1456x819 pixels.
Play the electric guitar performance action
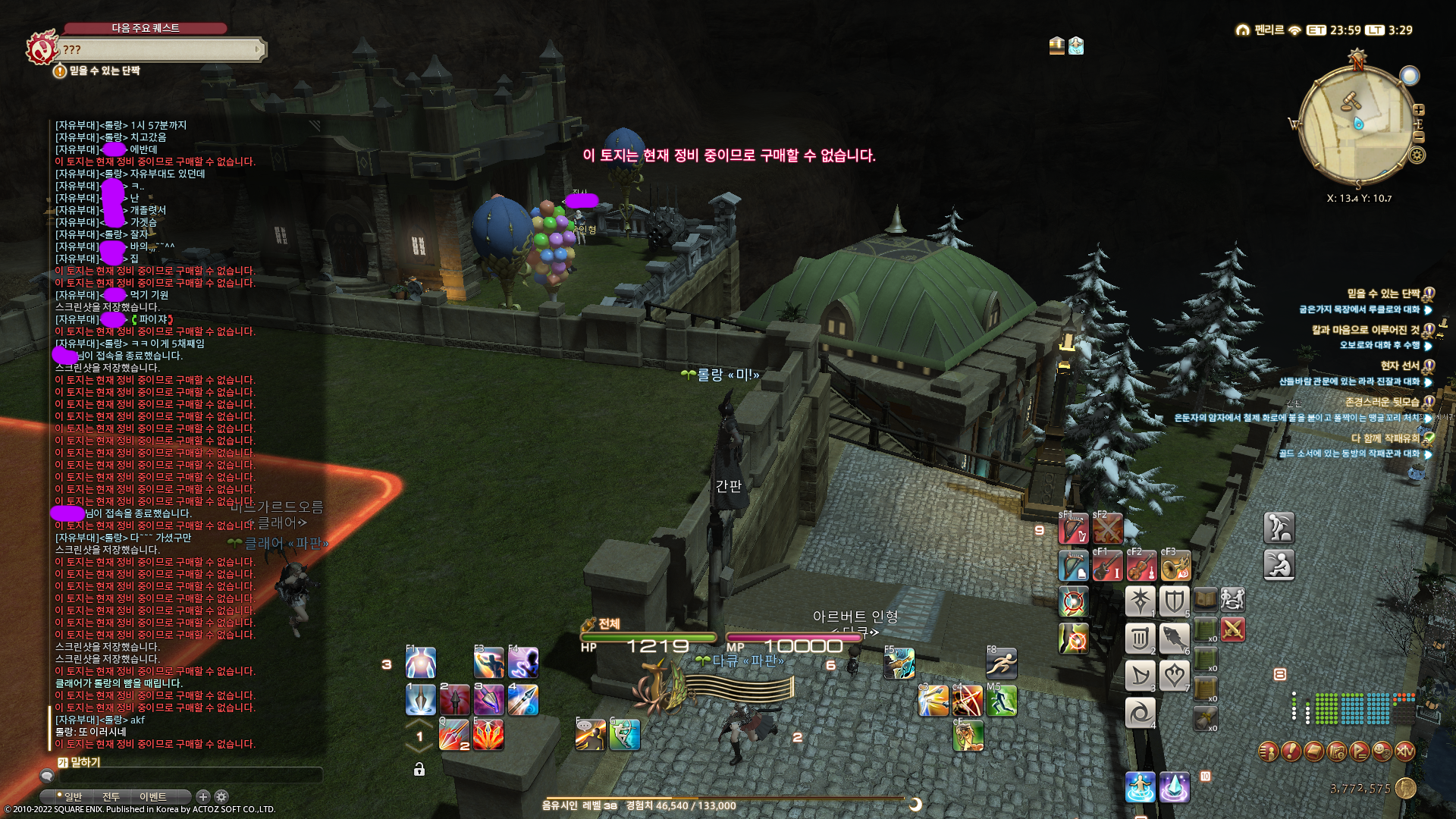pos(1107,566)
